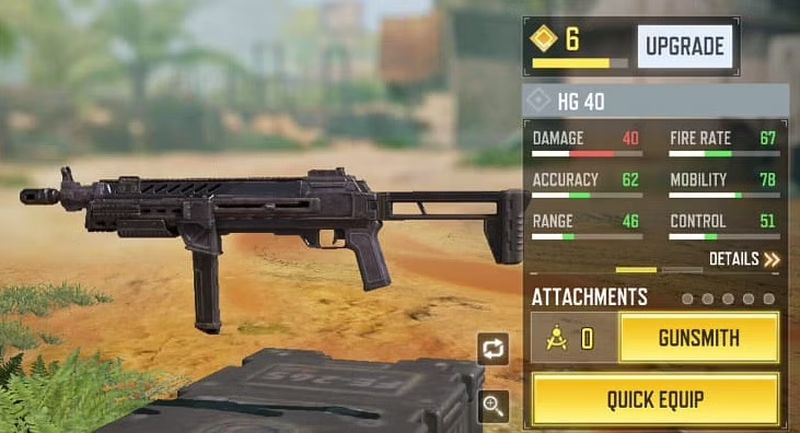Open the Gunsmith customization

tap(699, 338)
